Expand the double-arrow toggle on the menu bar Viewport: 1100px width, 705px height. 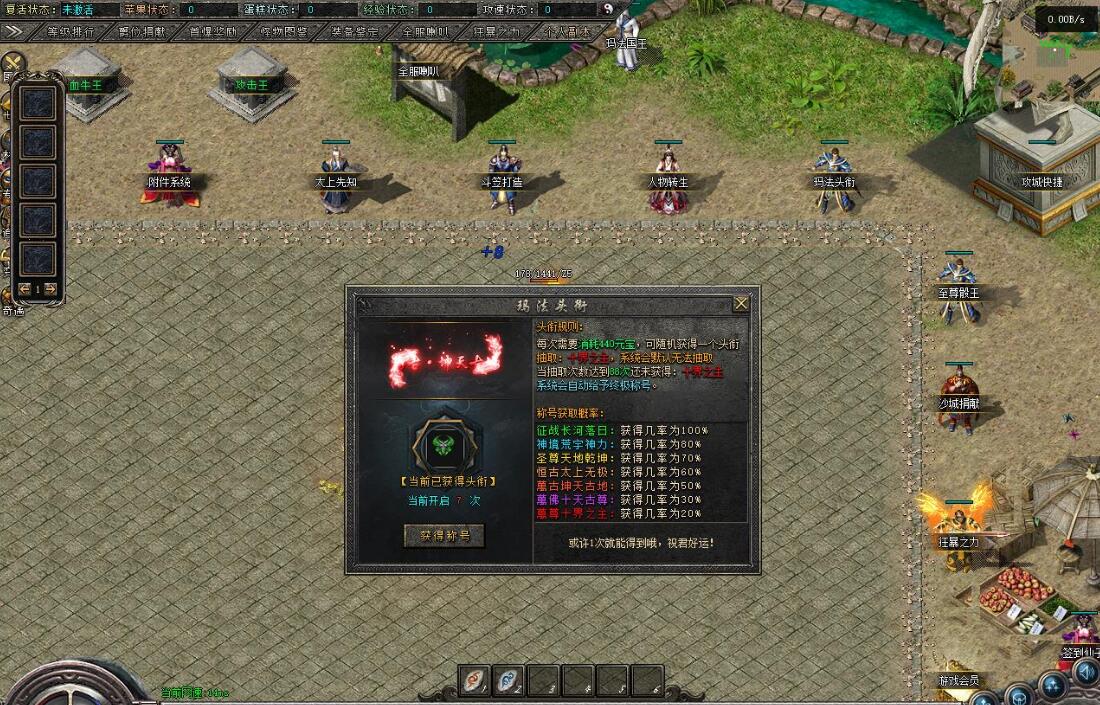click(14, 31)
